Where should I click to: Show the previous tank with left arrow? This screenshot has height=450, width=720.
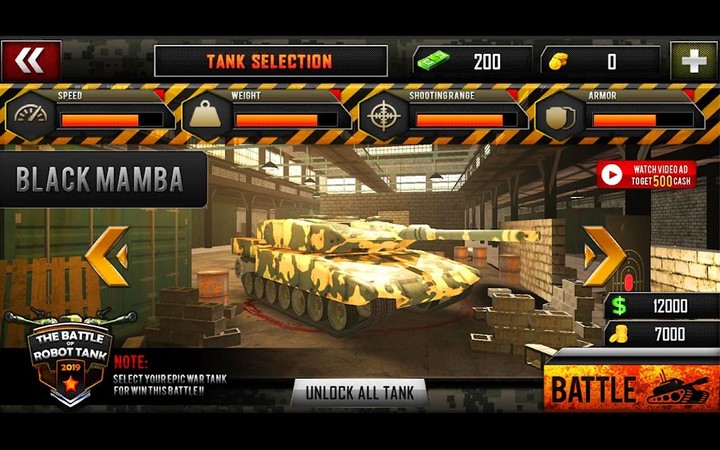106,256
